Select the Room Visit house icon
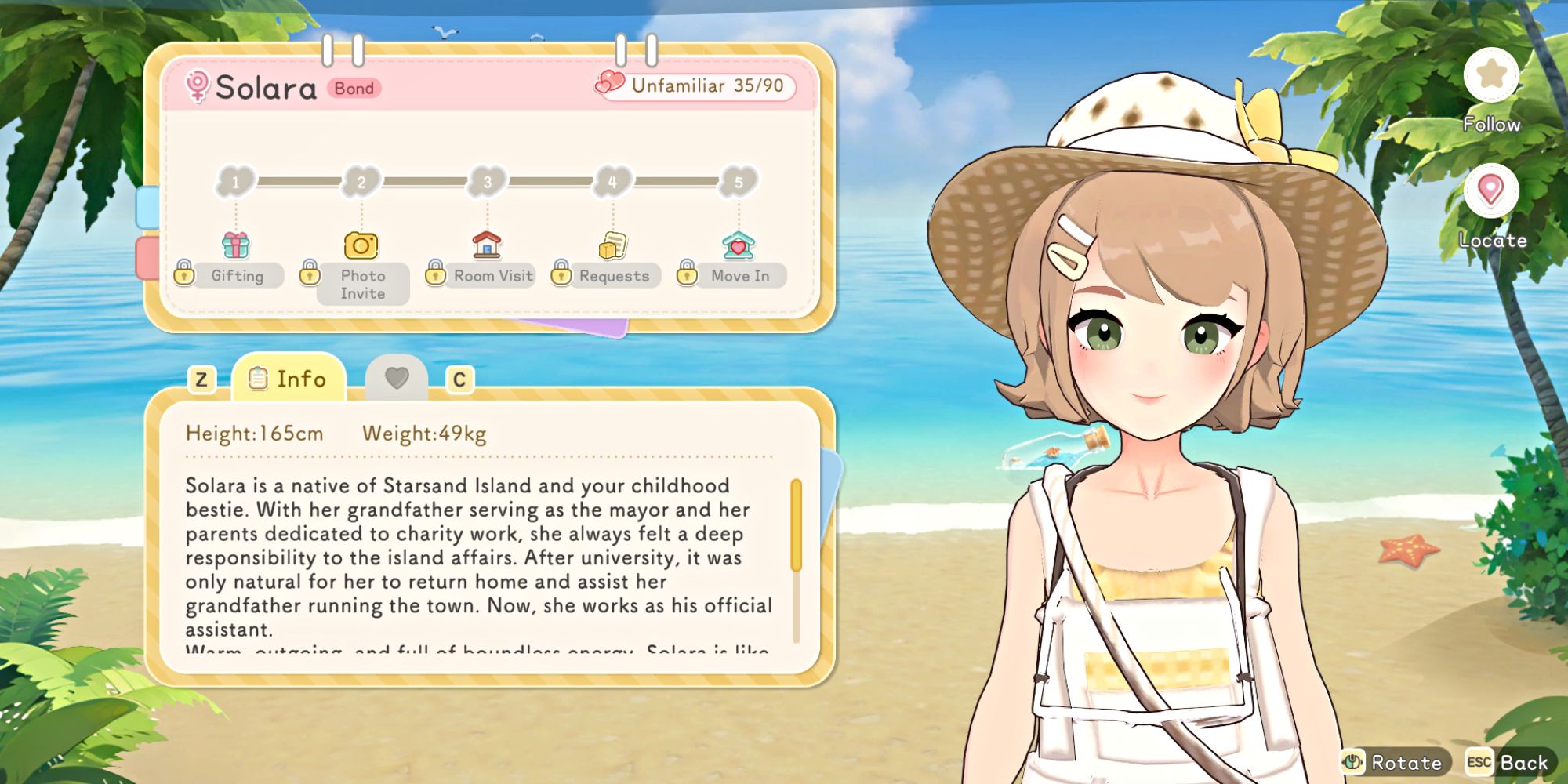The width and height of the screenshot is (1568, 784). 485,245
